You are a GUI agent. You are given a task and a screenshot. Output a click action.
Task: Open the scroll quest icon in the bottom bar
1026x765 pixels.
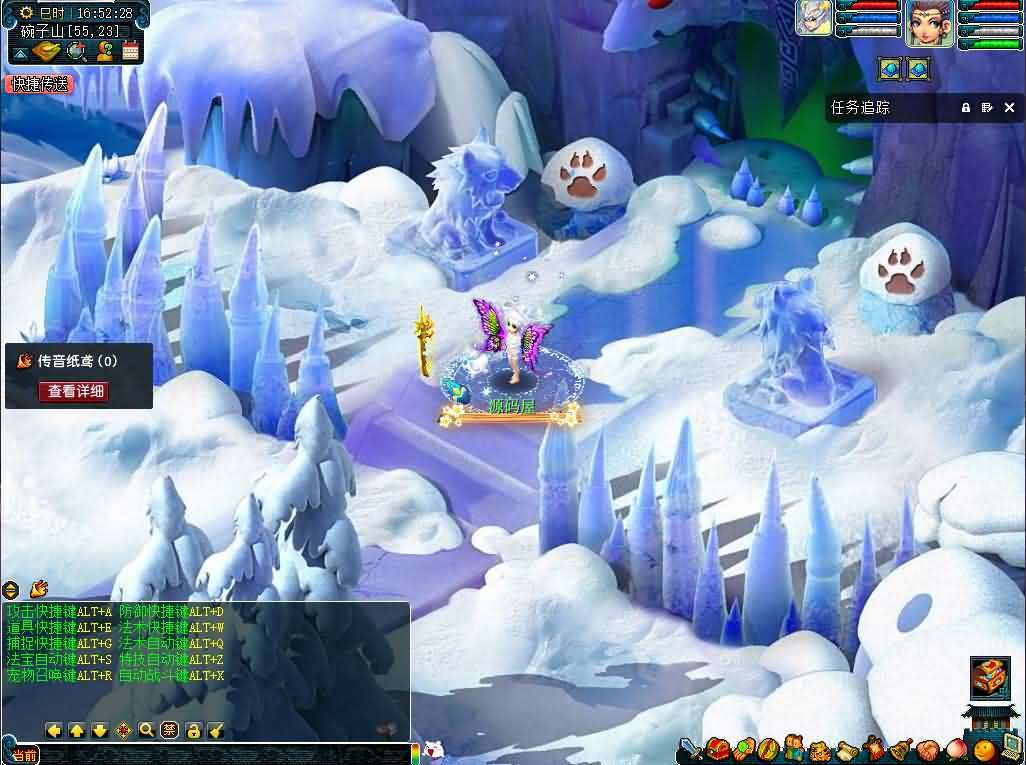(846, 749)
